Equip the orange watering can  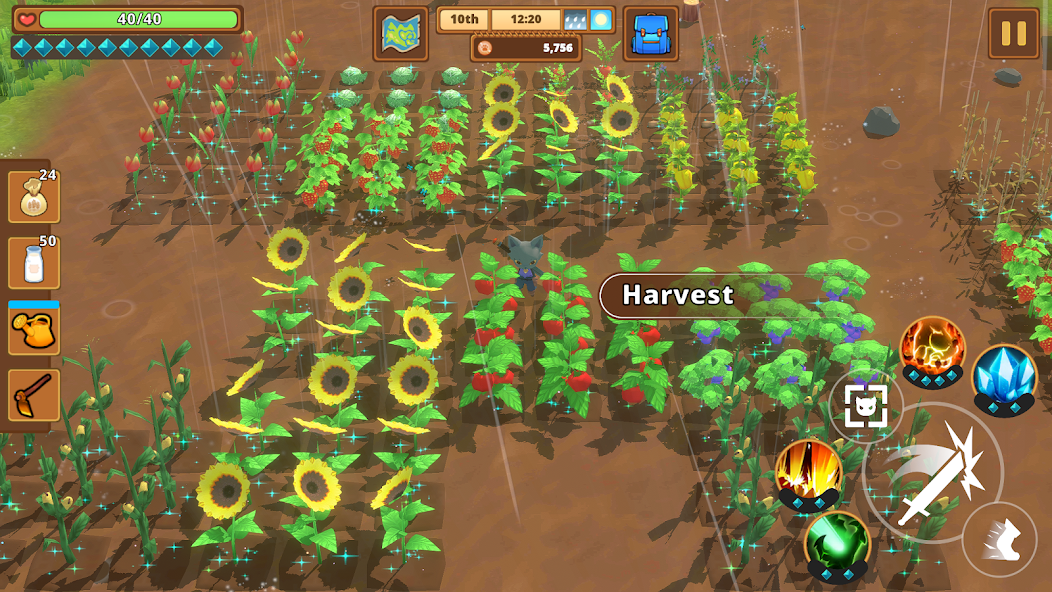click(33, 330)
